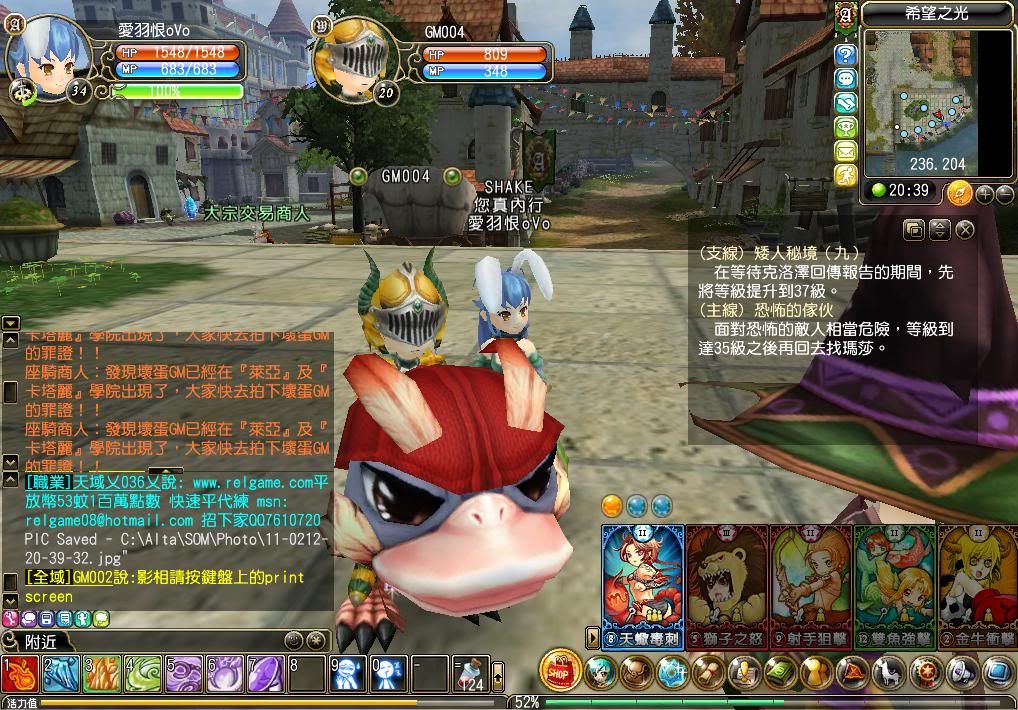Use the ice shard skill in slot 2
The width and height of the screenshot is (1018, 710).
61,674
